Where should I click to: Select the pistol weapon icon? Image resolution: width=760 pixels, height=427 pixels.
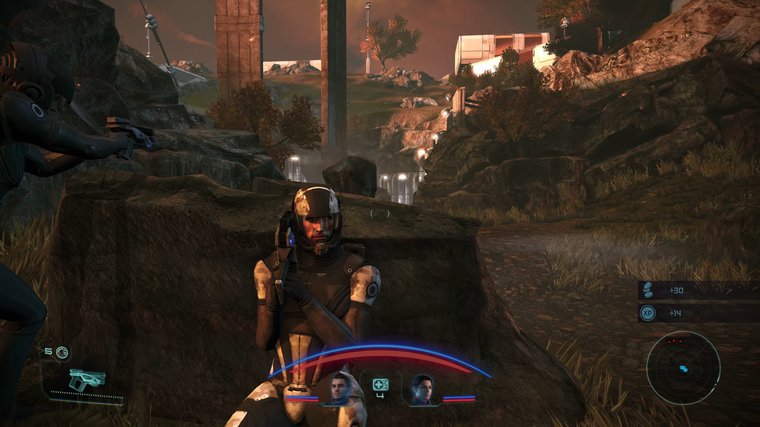(x=88, y=380)
